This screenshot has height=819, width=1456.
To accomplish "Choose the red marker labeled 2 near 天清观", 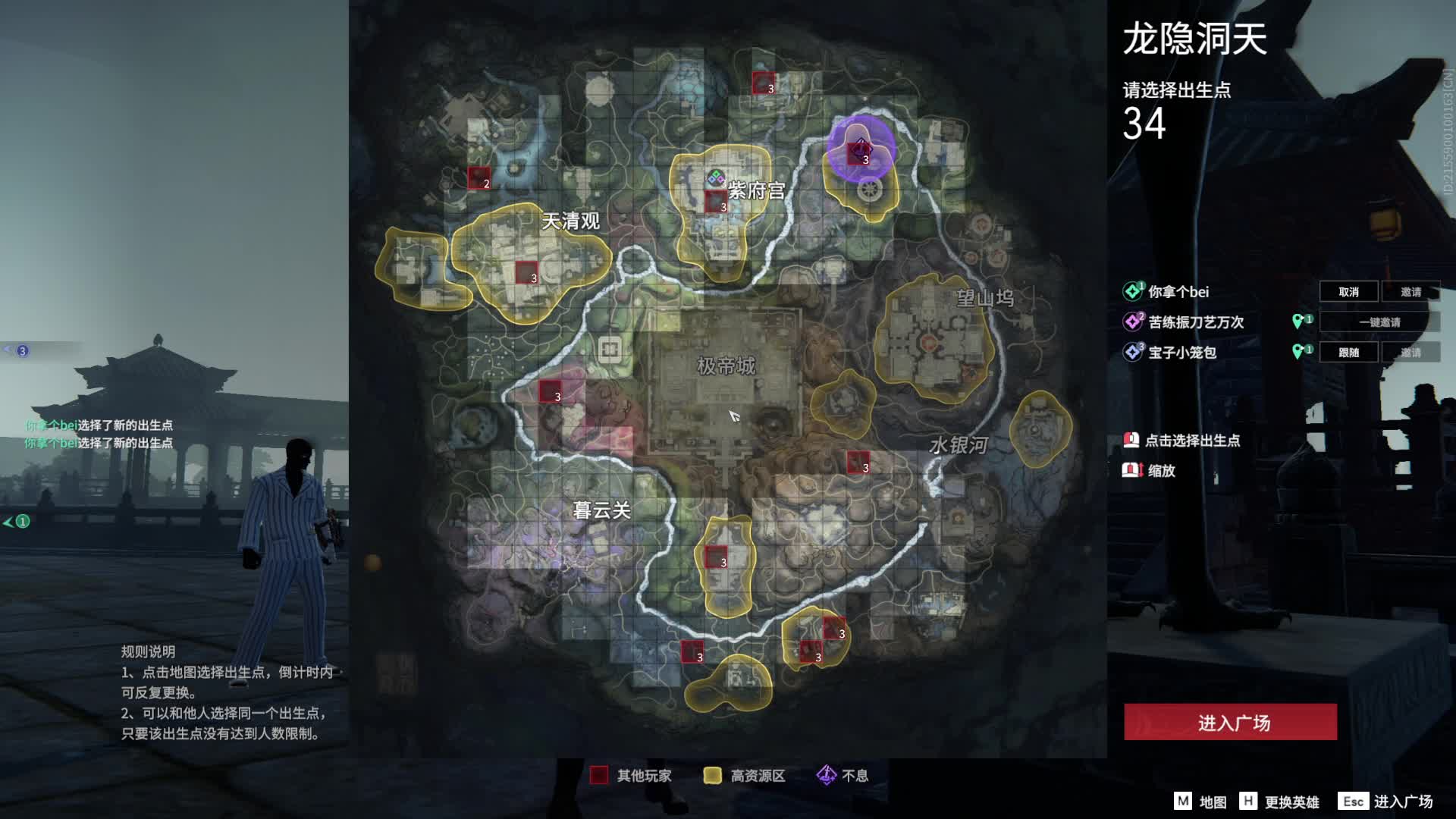I will [x=479, y=178].
